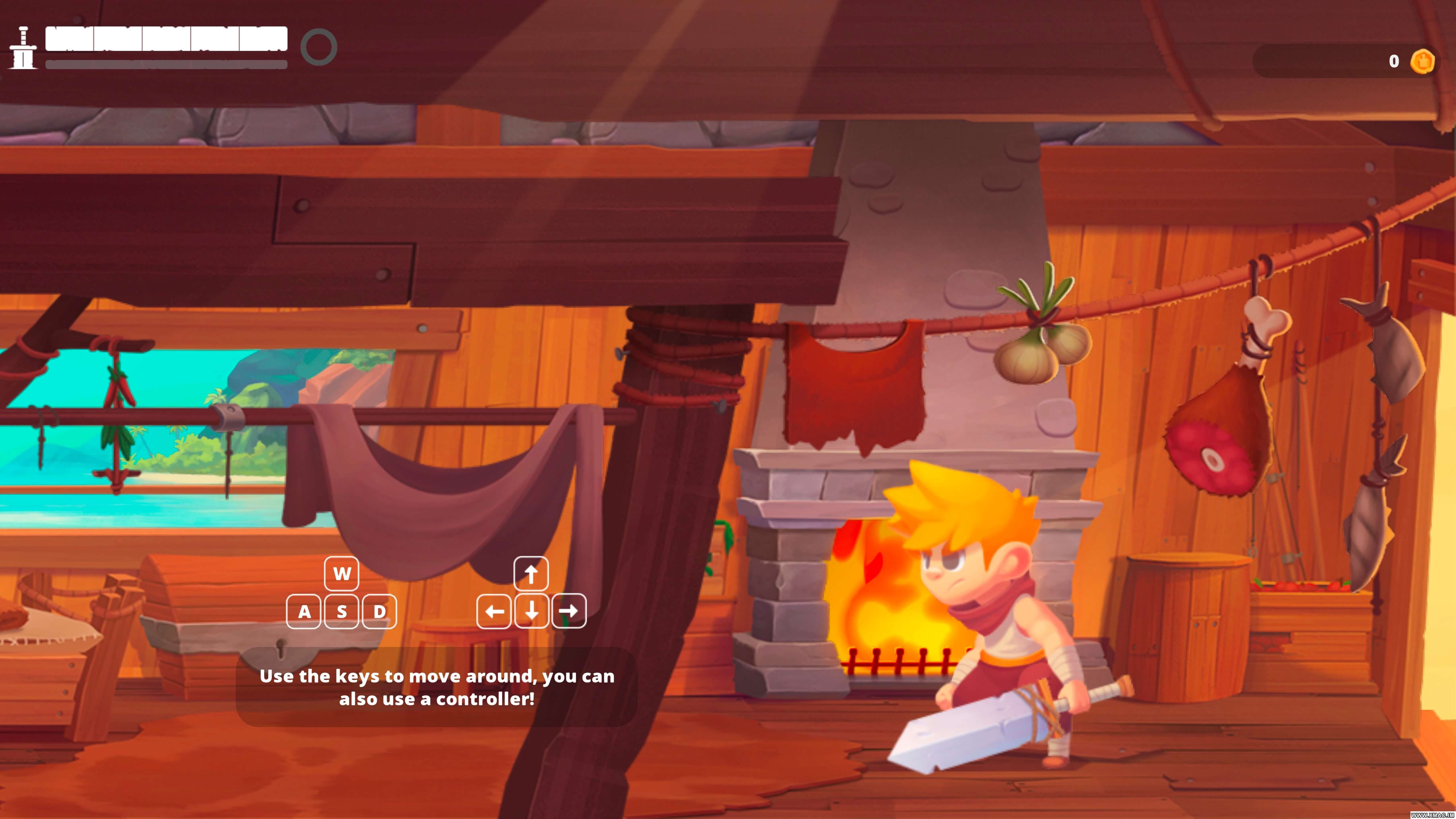Click the down-arrow key icon in the hint
This screenshot has height=819, width=1456.
click(x=531, y=612)
